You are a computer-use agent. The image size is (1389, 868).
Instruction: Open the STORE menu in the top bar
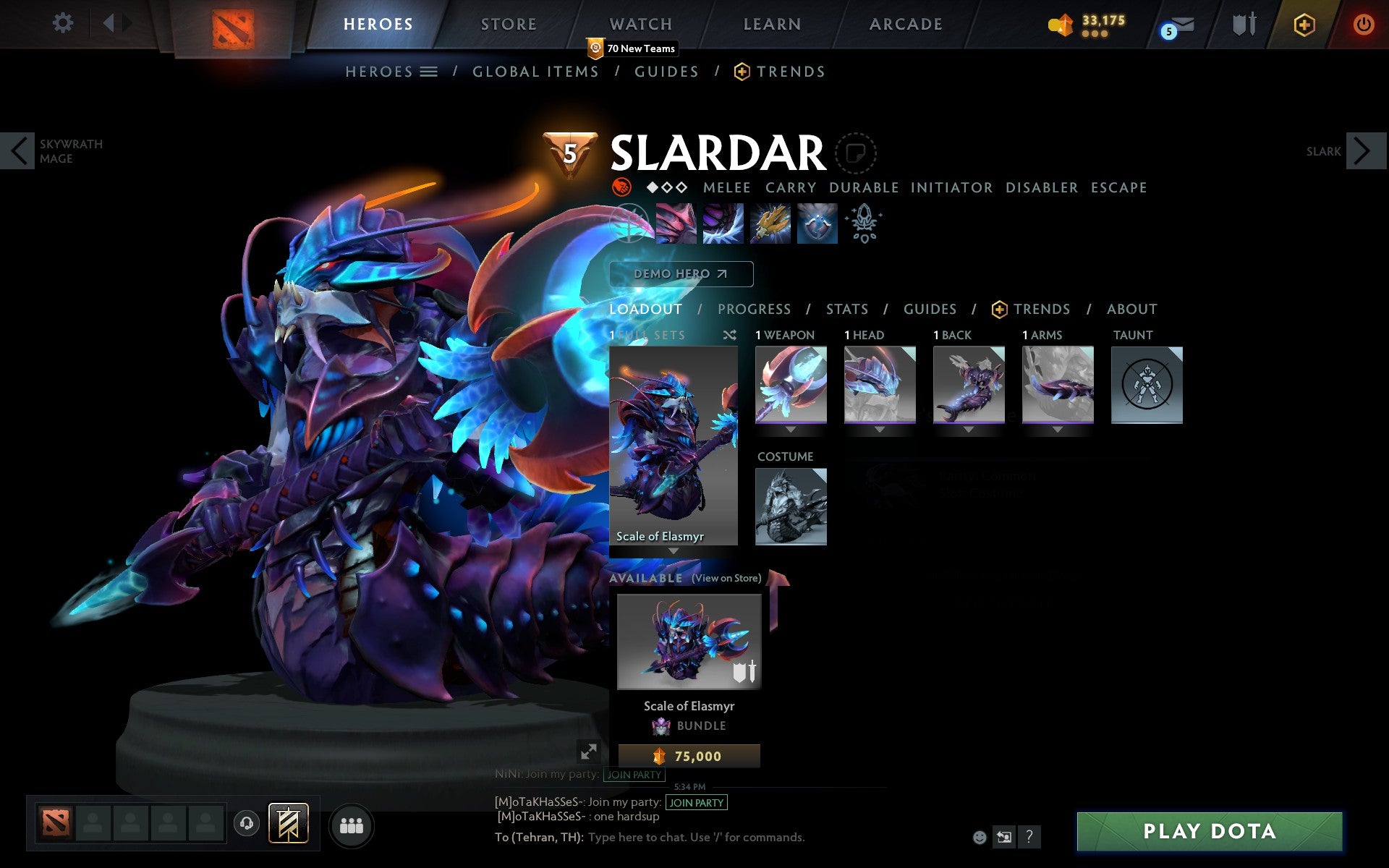pyautogui.click(x=508, y=23)
